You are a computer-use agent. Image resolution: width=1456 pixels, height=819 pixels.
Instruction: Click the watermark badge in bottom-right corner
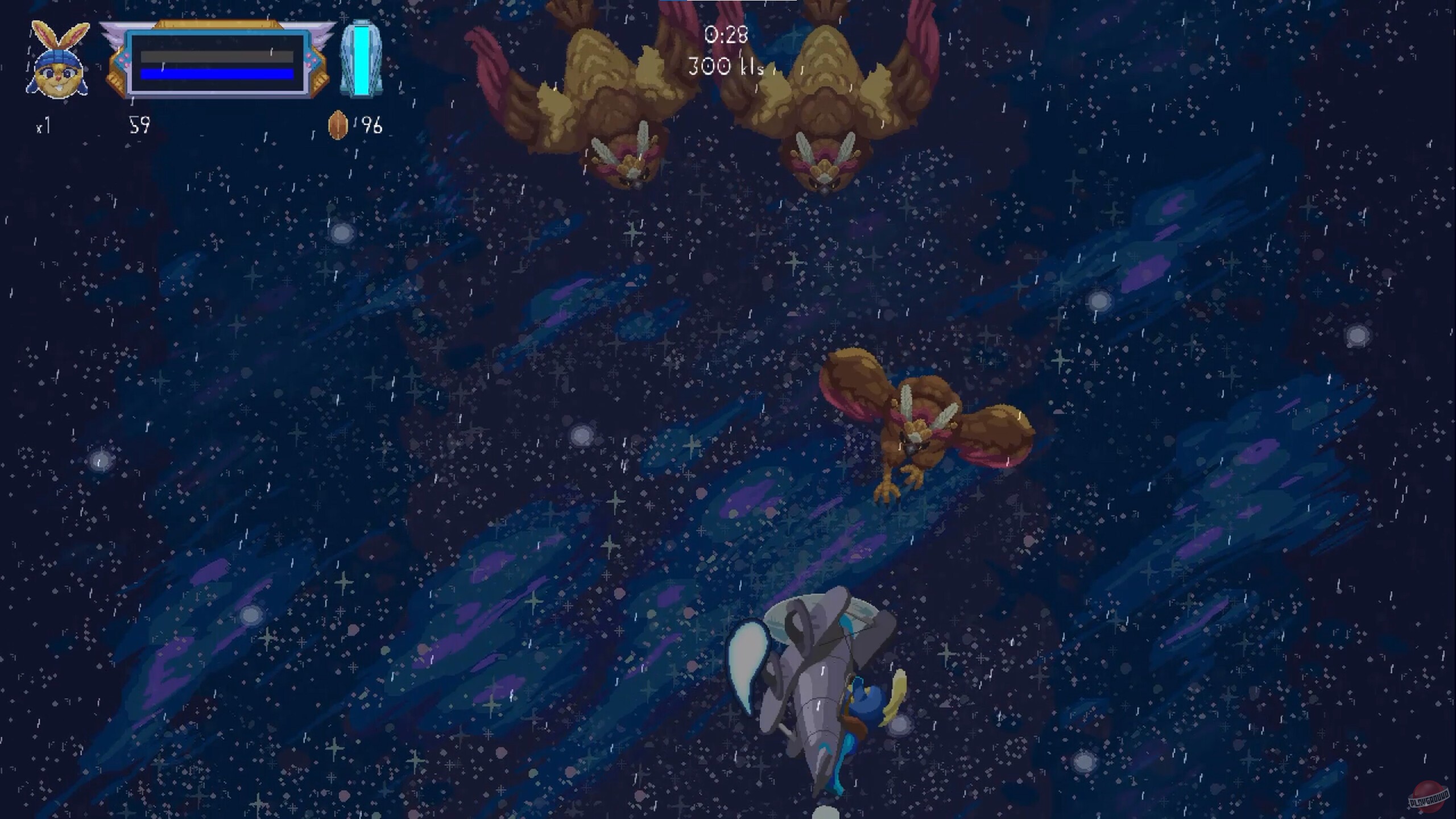tap(1428, 796)
